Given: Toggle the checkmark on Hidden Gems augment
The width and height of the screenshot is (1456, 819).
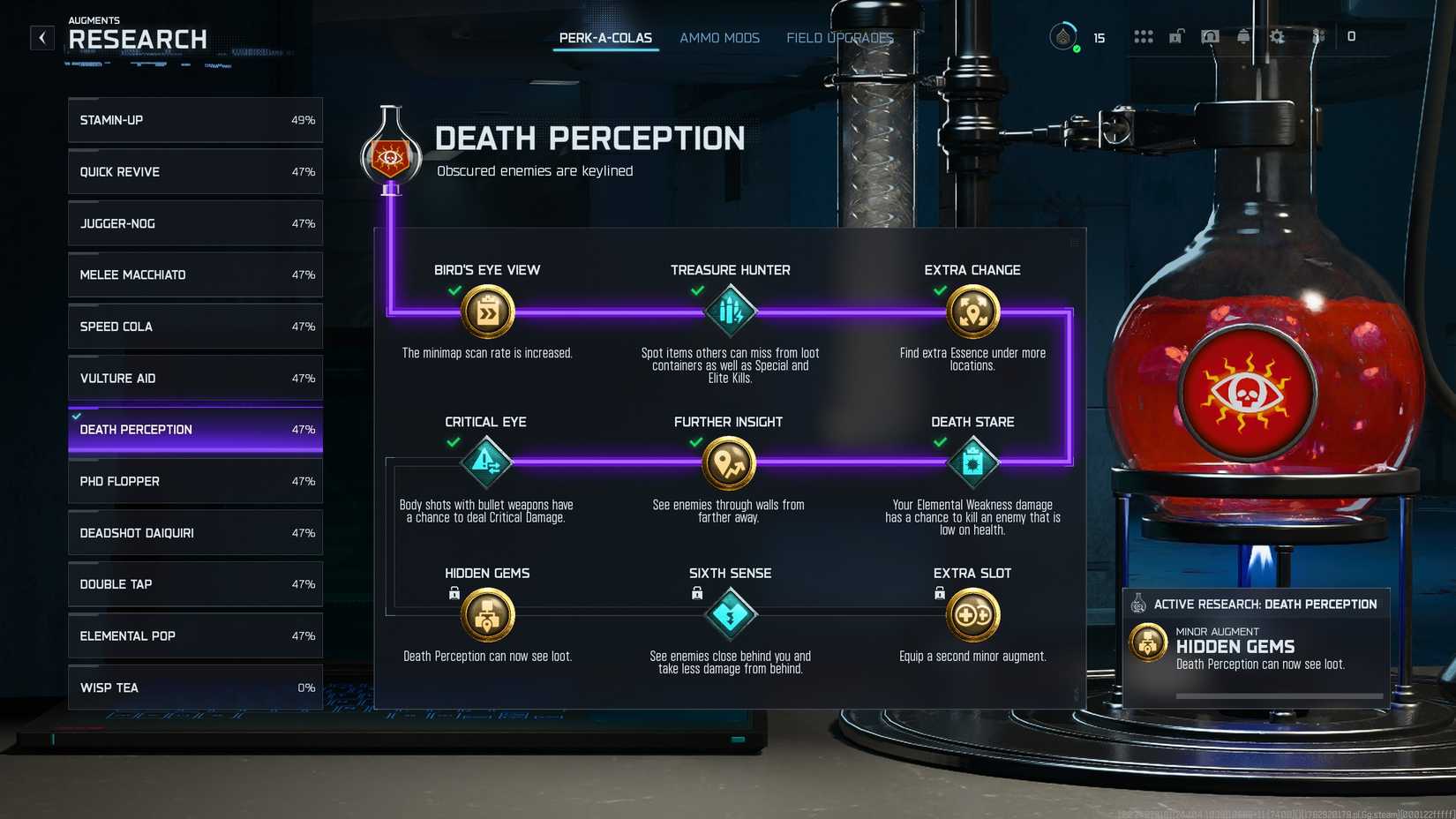Looking at the screenshot, I should (452, 594).
